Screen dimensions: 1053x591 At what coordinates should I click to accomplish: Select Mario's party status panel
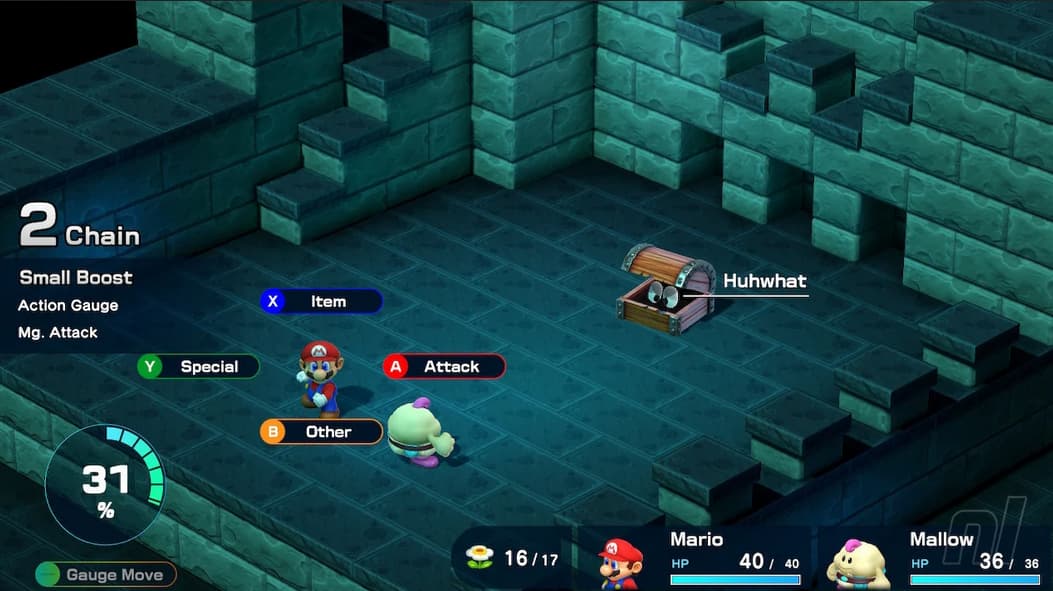tap(700, 558)
